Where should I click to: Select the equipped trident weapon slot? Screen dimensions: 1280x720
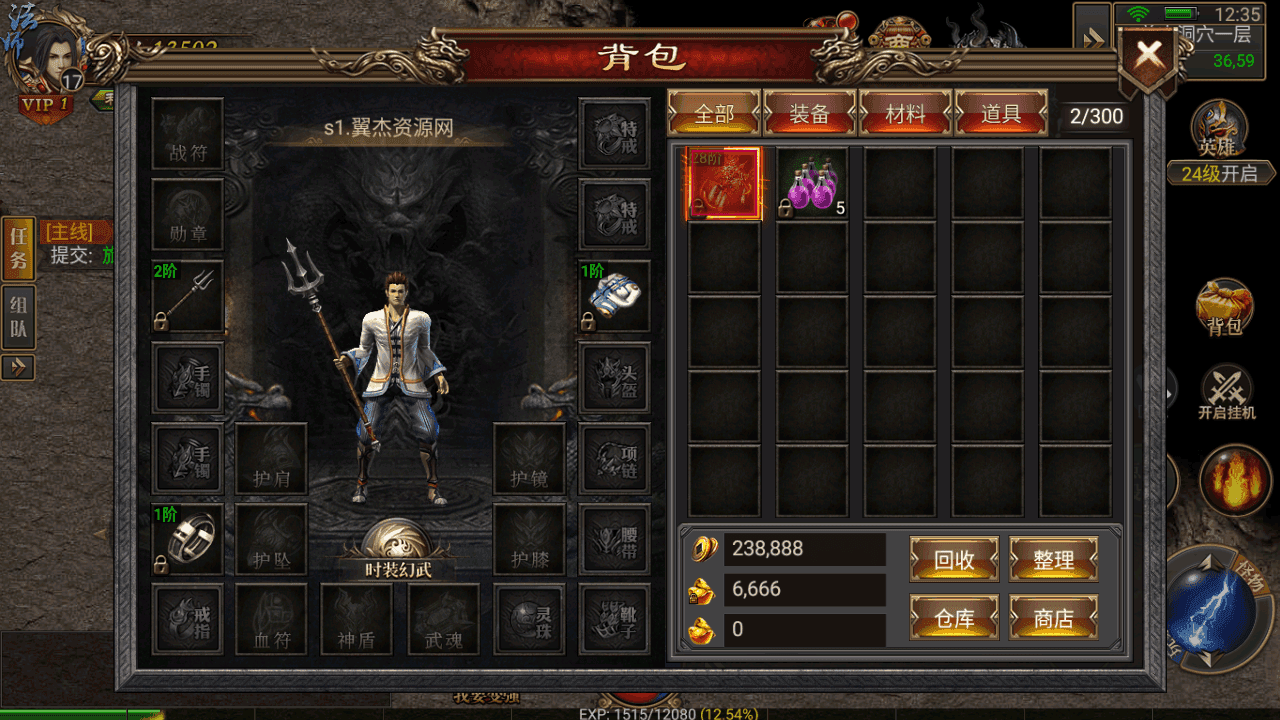187,296
